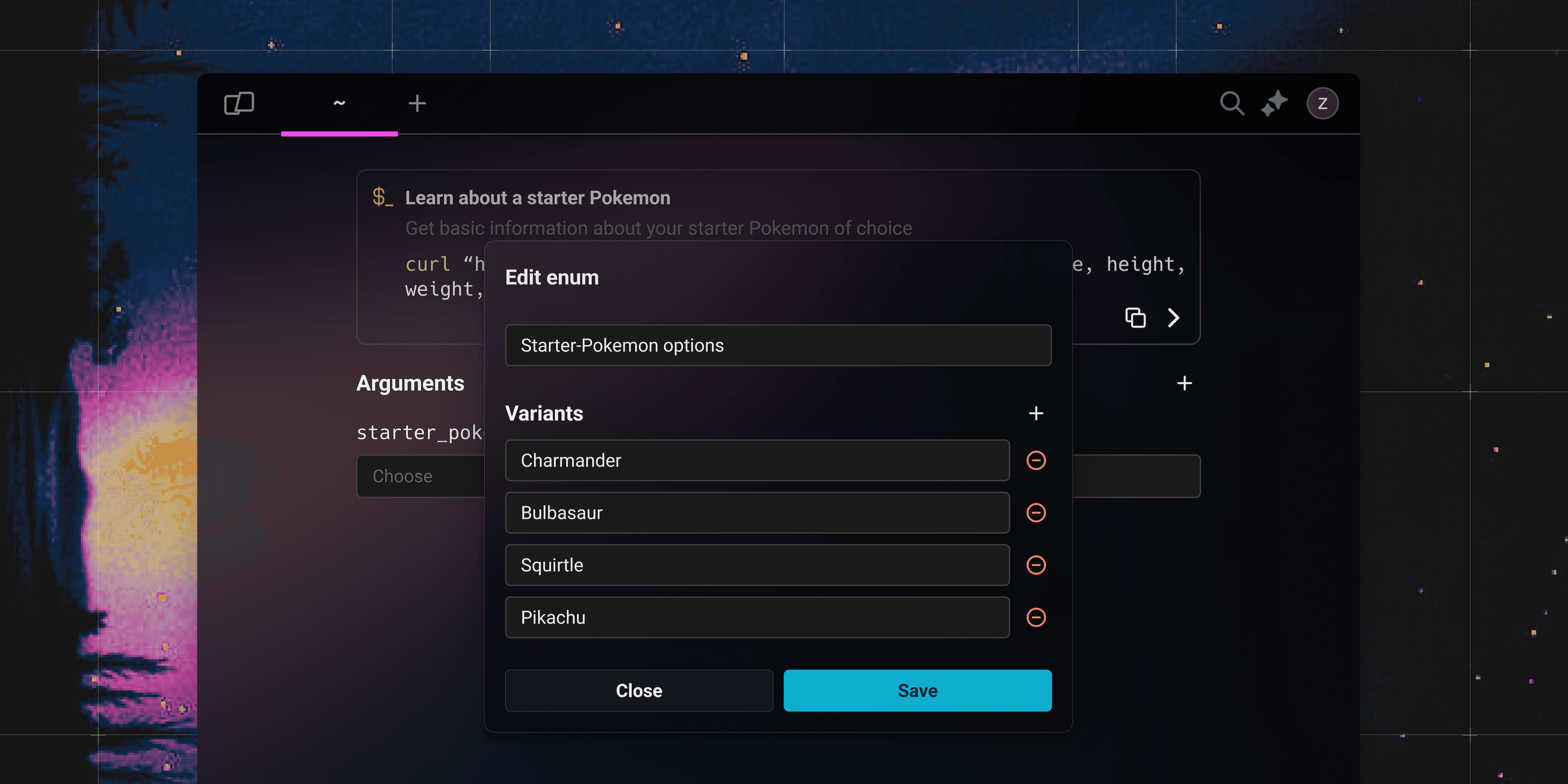Screen dimensions: 1568x784
Task: Open the Choose dropdown for starter_pokemon
Action: click(420, 476)
